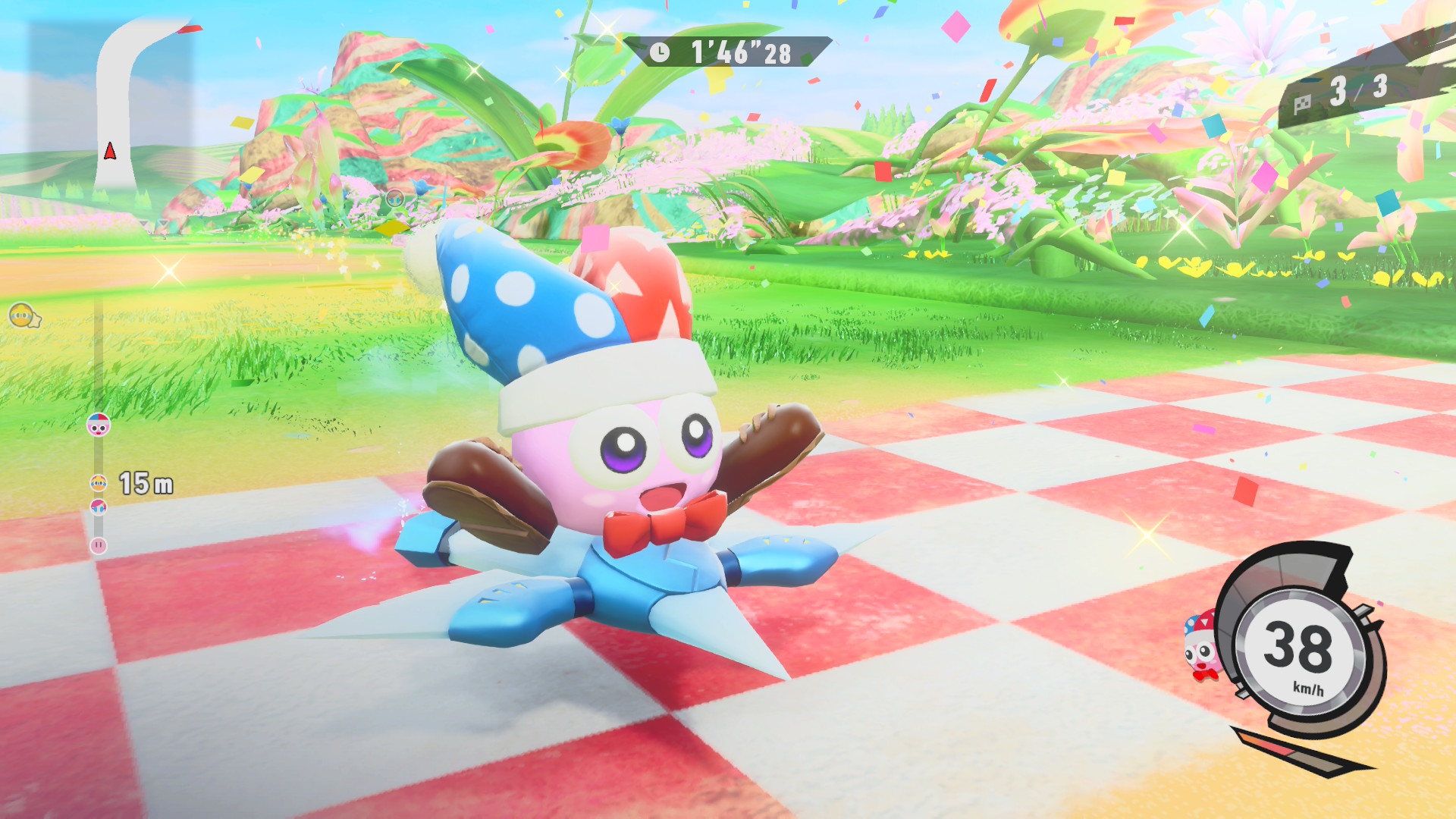Click Marx portrait beside the speedometer
The image size is (1456, 819).
(1200, 647)
